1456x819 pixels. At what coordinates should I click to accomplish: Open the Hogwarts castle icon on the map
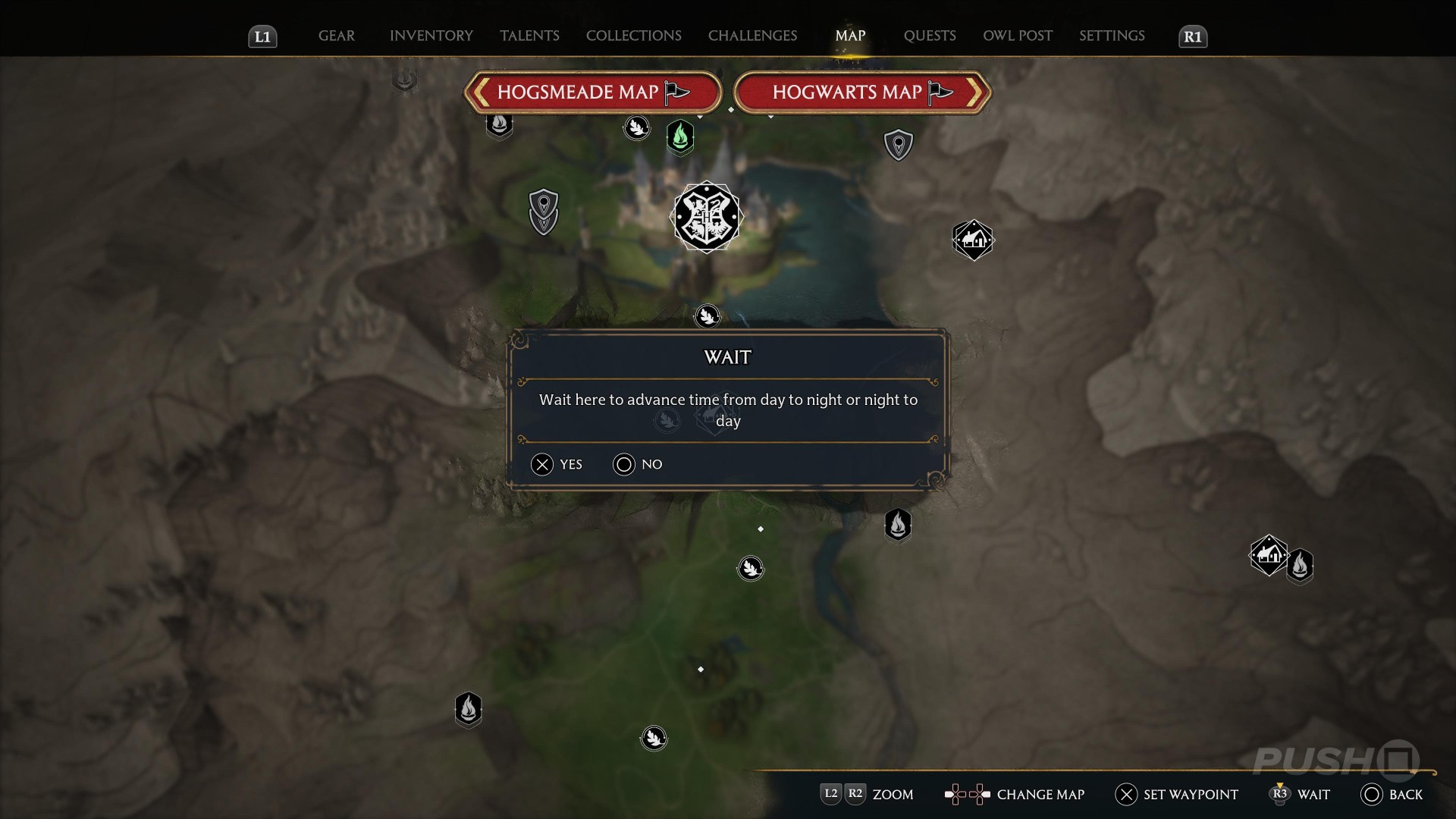[707, 218]
